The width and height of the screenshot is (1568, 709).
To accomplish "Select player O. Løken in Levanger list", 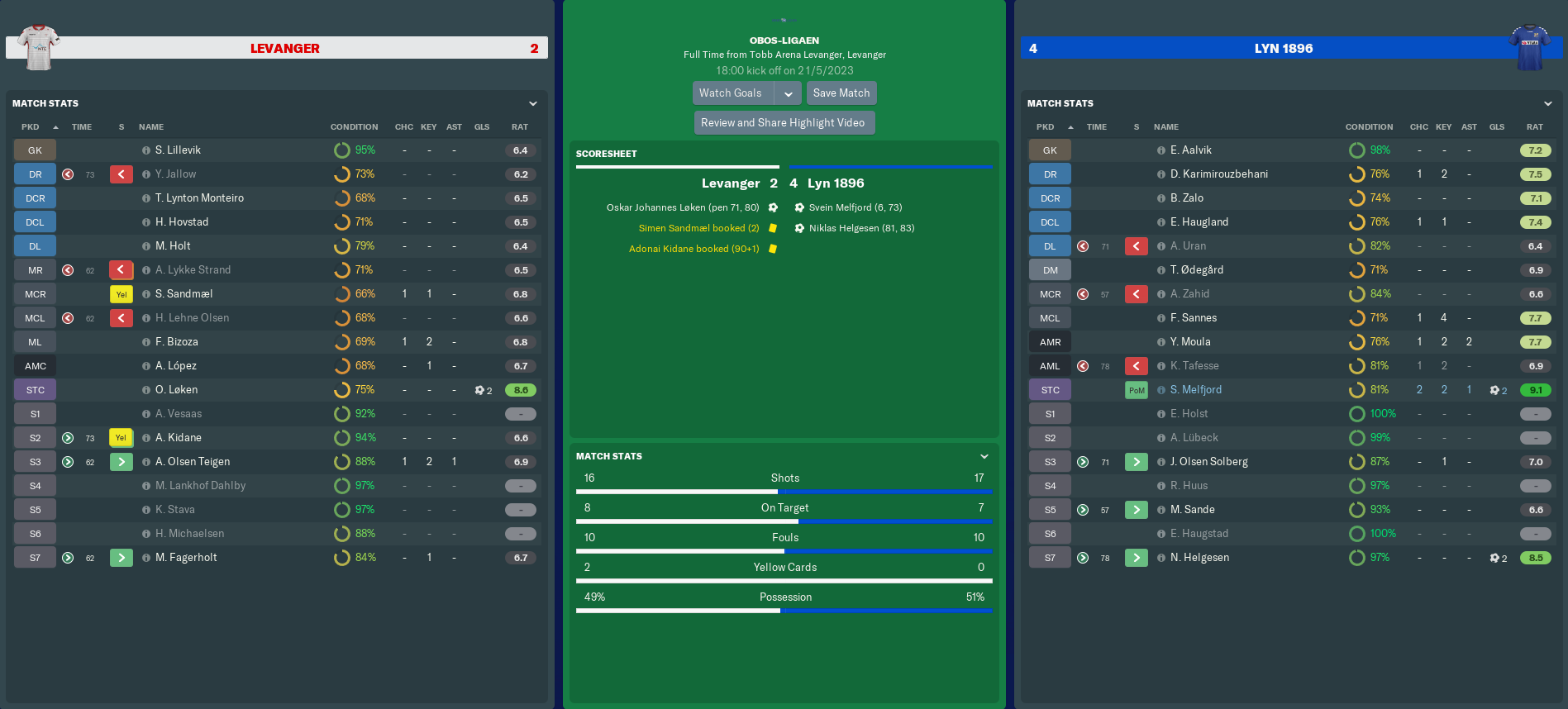I will pos(176,390).
